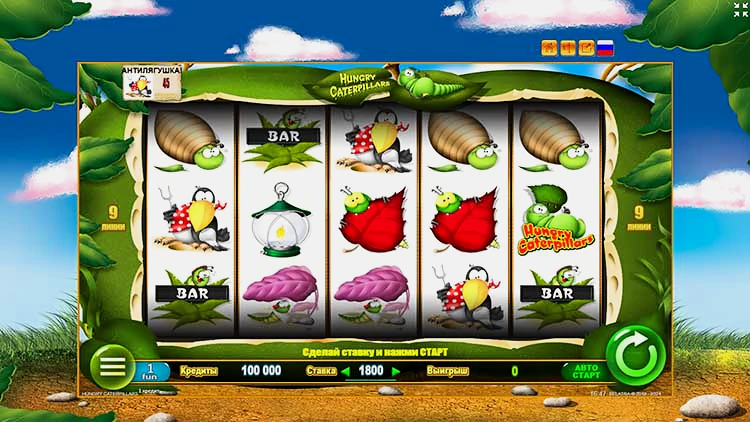Screen dimensions: 750x422
Task: Click the first orange icon button beside the flag
Action: point(549,47)
